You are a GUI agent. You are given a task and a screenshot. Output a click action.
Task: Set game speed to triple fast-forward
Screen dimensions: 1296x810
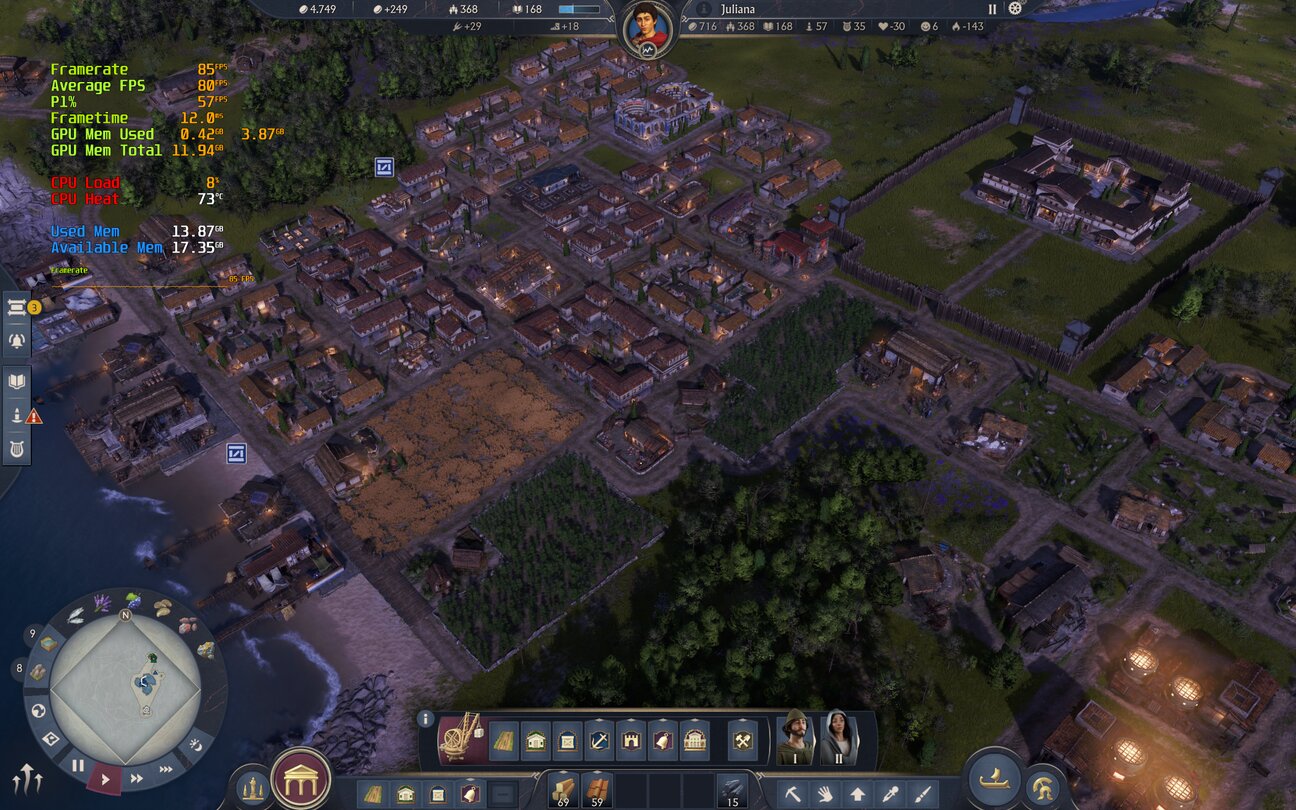click(167, 769)
